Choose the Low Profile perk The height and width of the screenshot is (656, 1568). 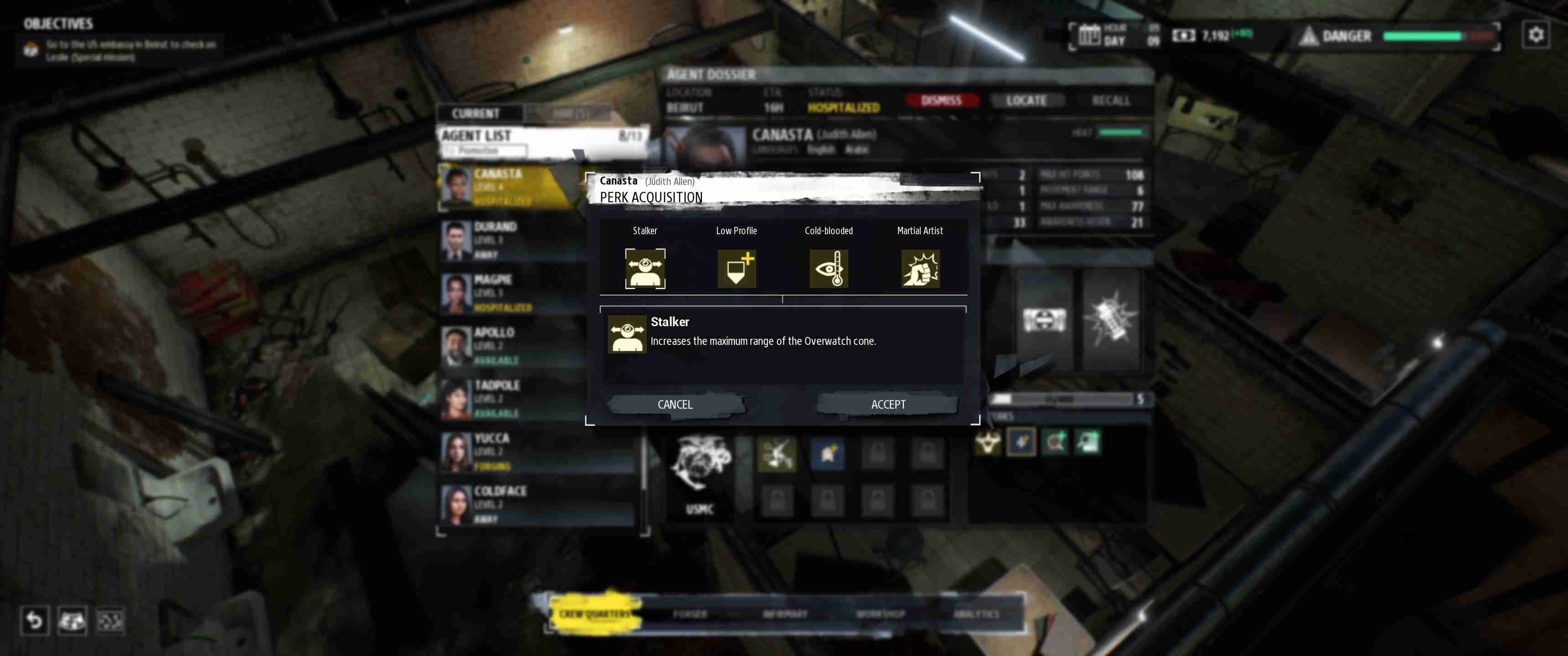pos(737,268)
